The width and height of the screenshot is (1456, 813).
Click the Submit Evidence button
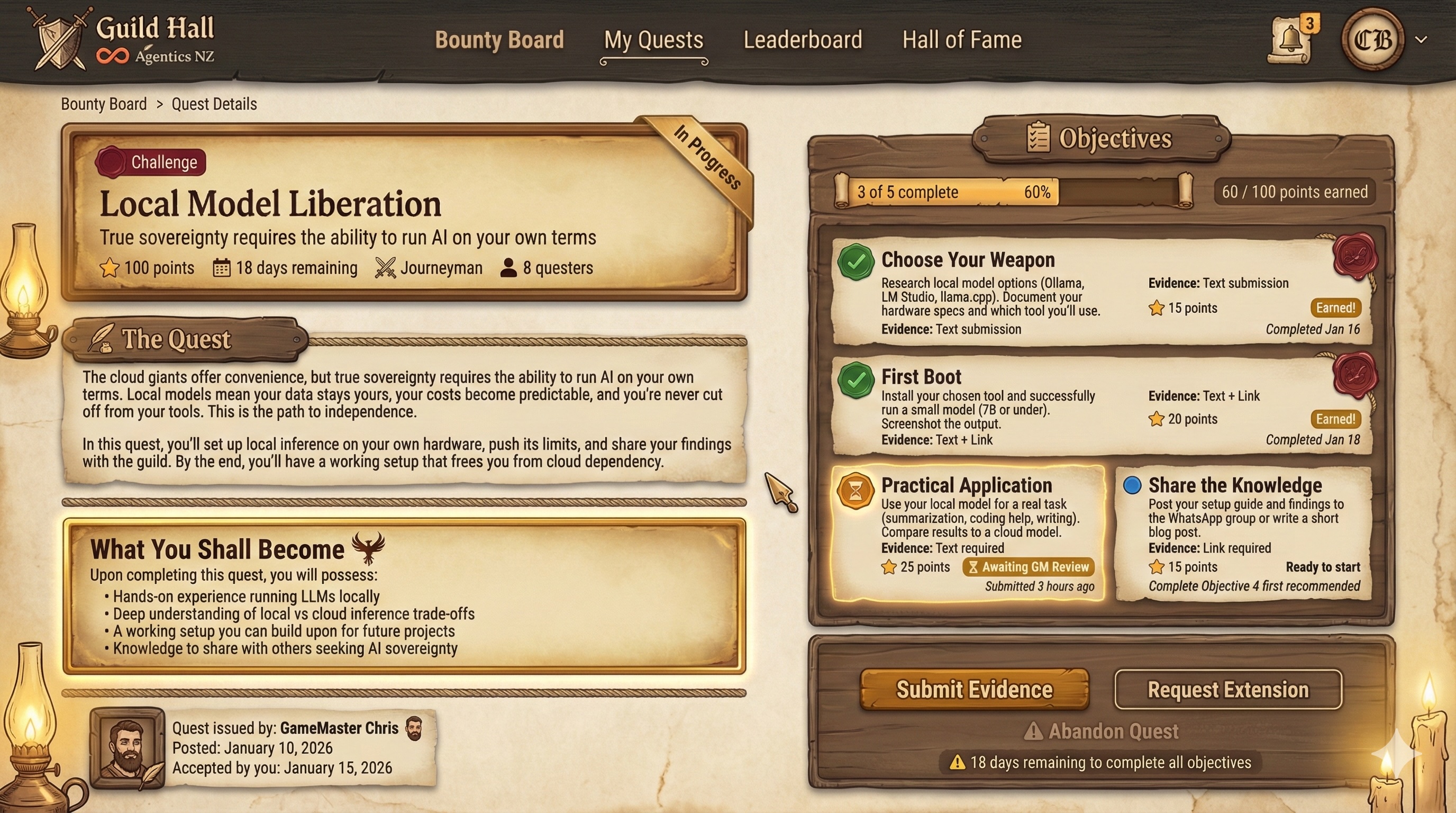974,689
